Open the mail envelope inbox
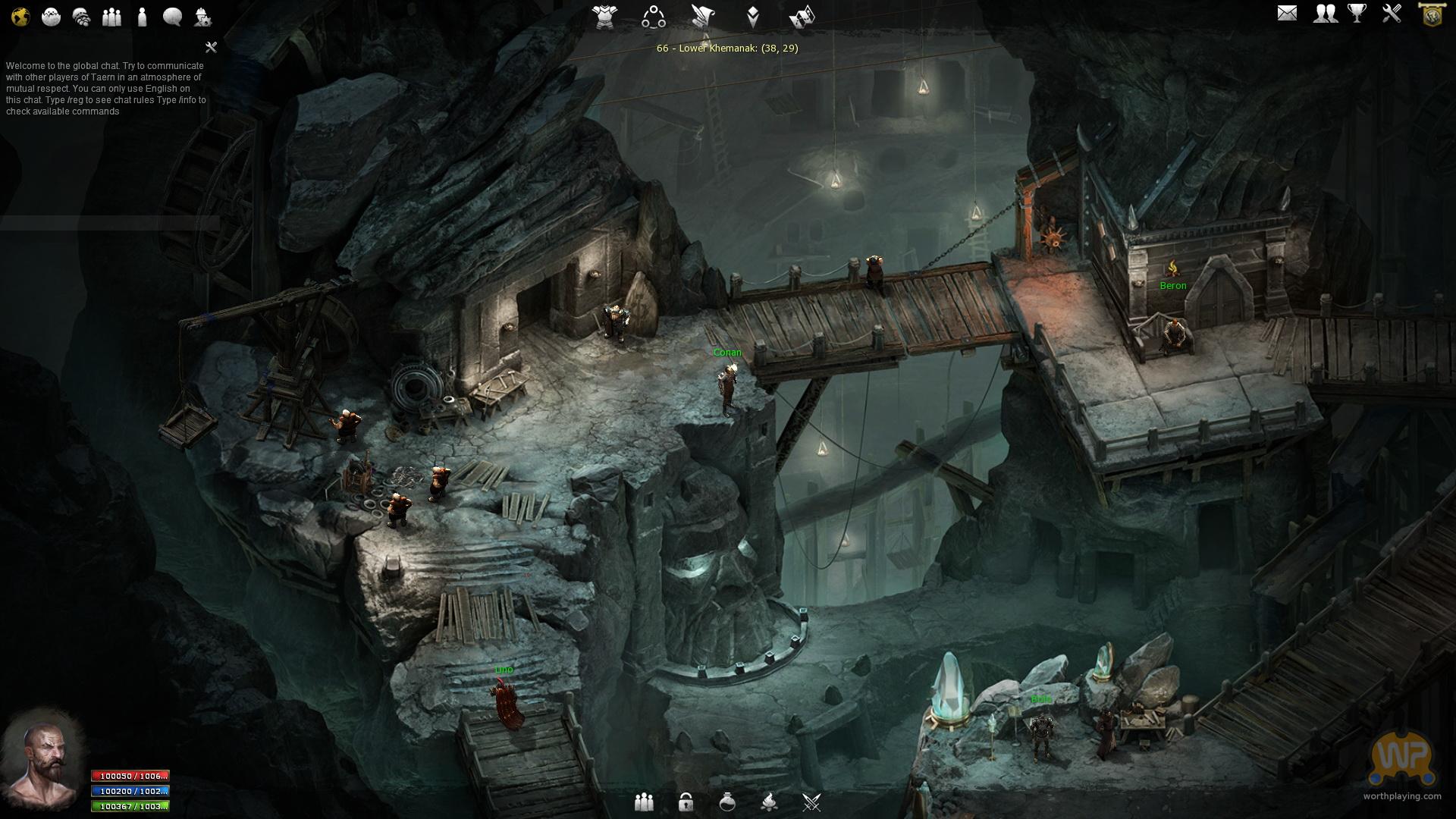1456x819 pixels. [x=1287, y=14]
